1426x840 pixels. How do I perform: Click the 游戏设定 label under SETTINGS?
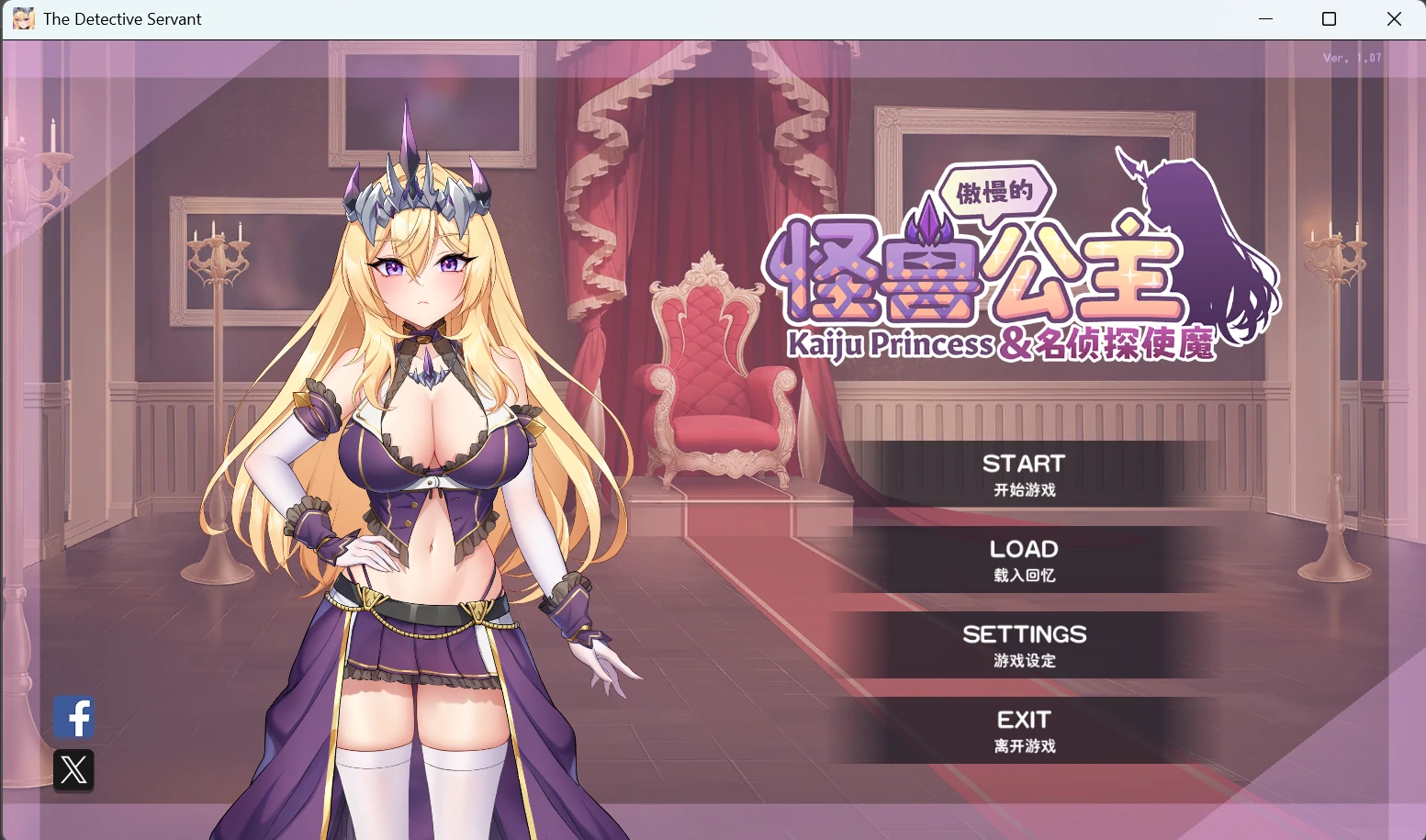(x=1024, y=661)
